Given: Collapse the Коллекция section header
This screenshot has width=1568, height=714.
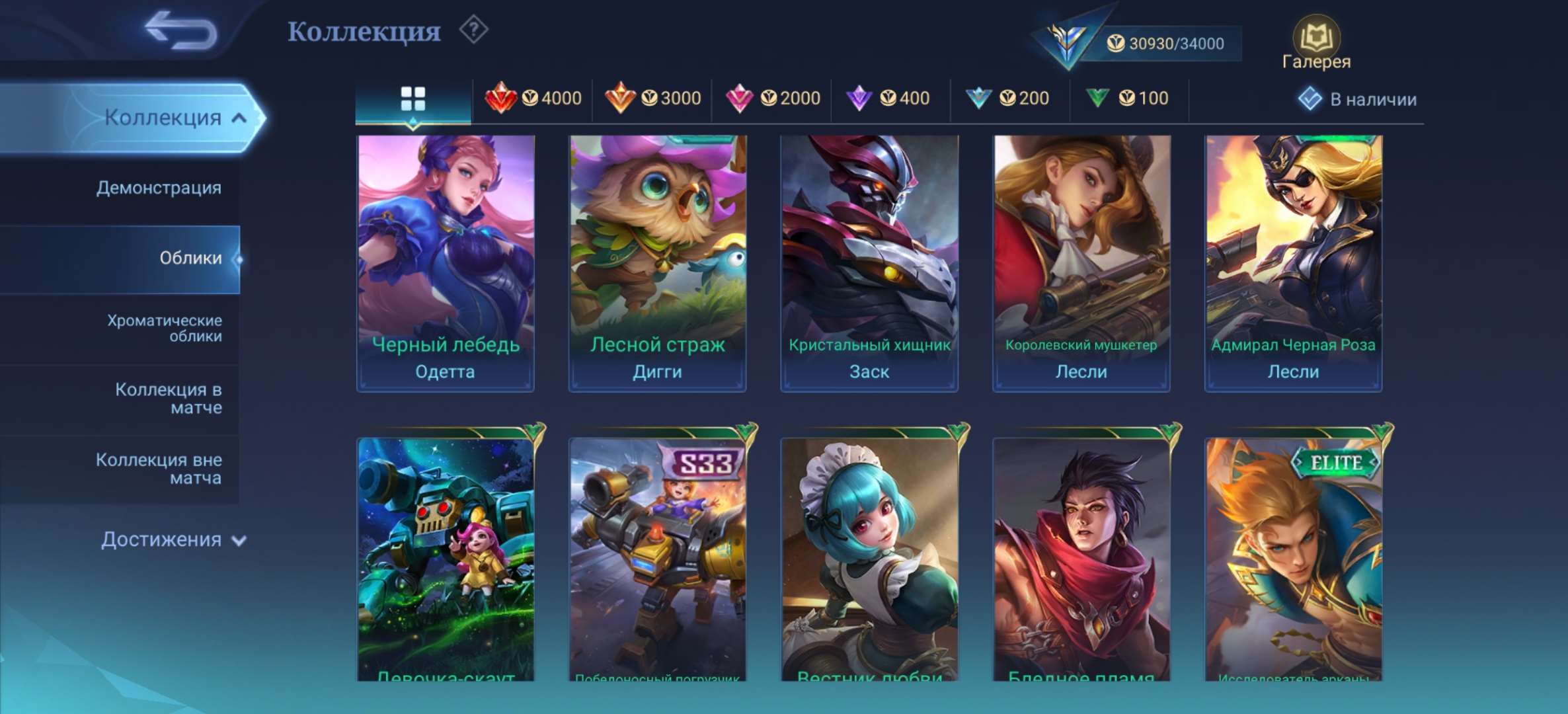Looking at the screenshot, I should [x=165, y=116].
